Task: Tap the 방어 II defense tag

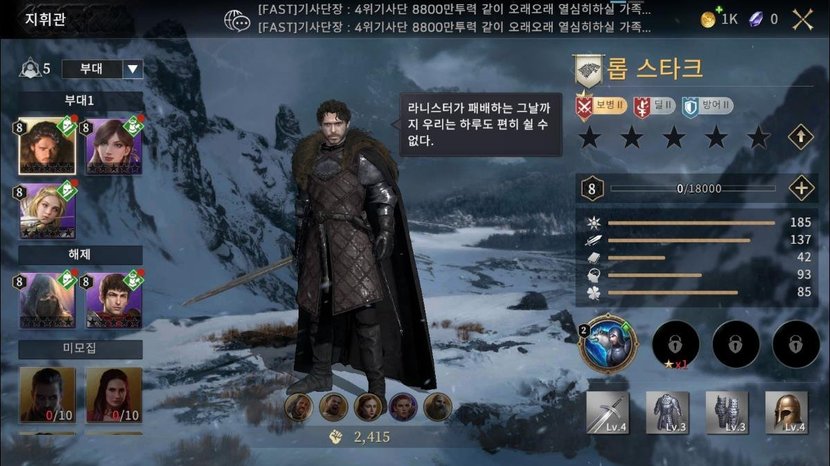Action: (x=708, y=105)
